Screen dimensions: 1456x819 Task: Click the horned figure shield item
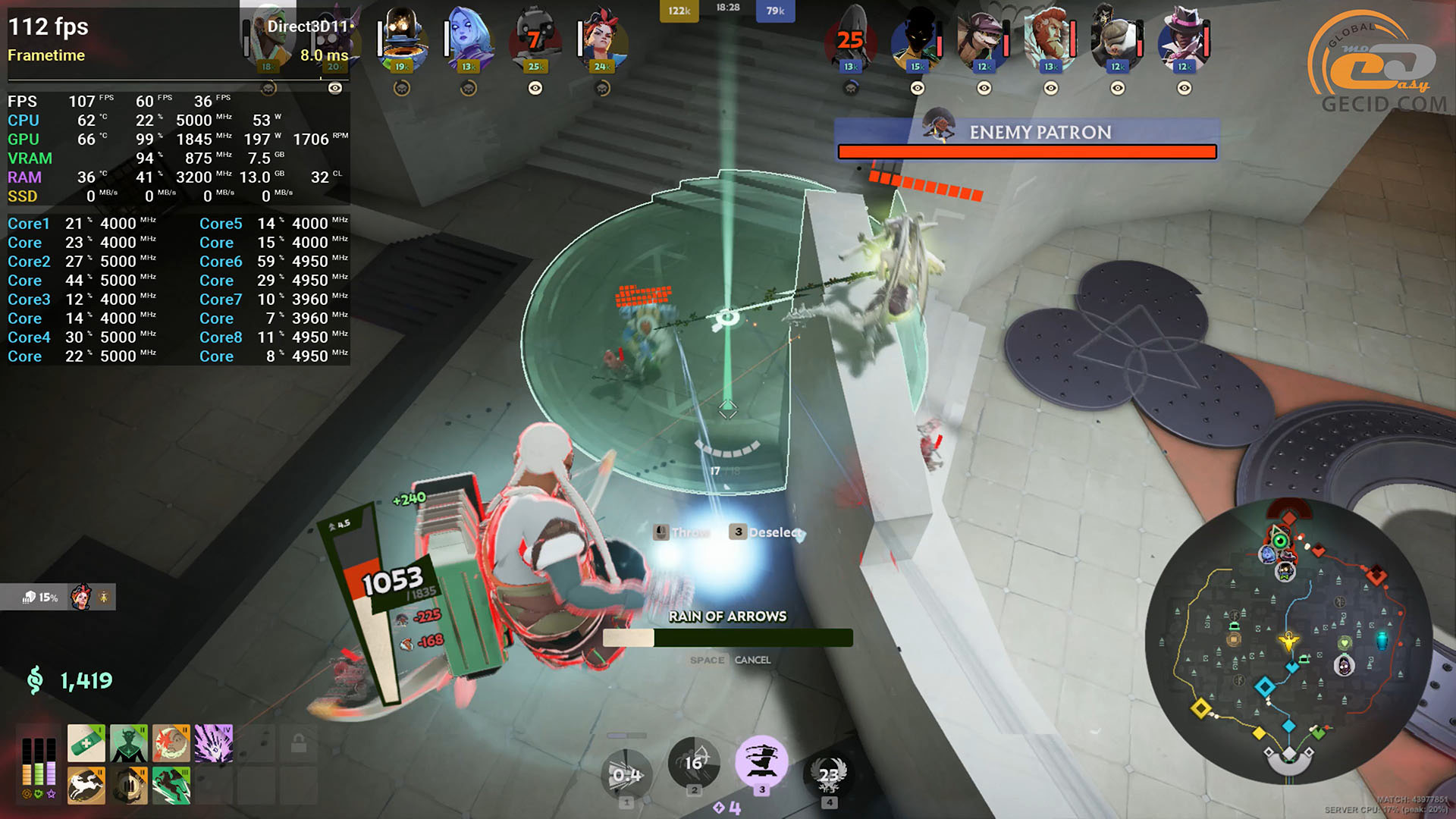point(128,743)
